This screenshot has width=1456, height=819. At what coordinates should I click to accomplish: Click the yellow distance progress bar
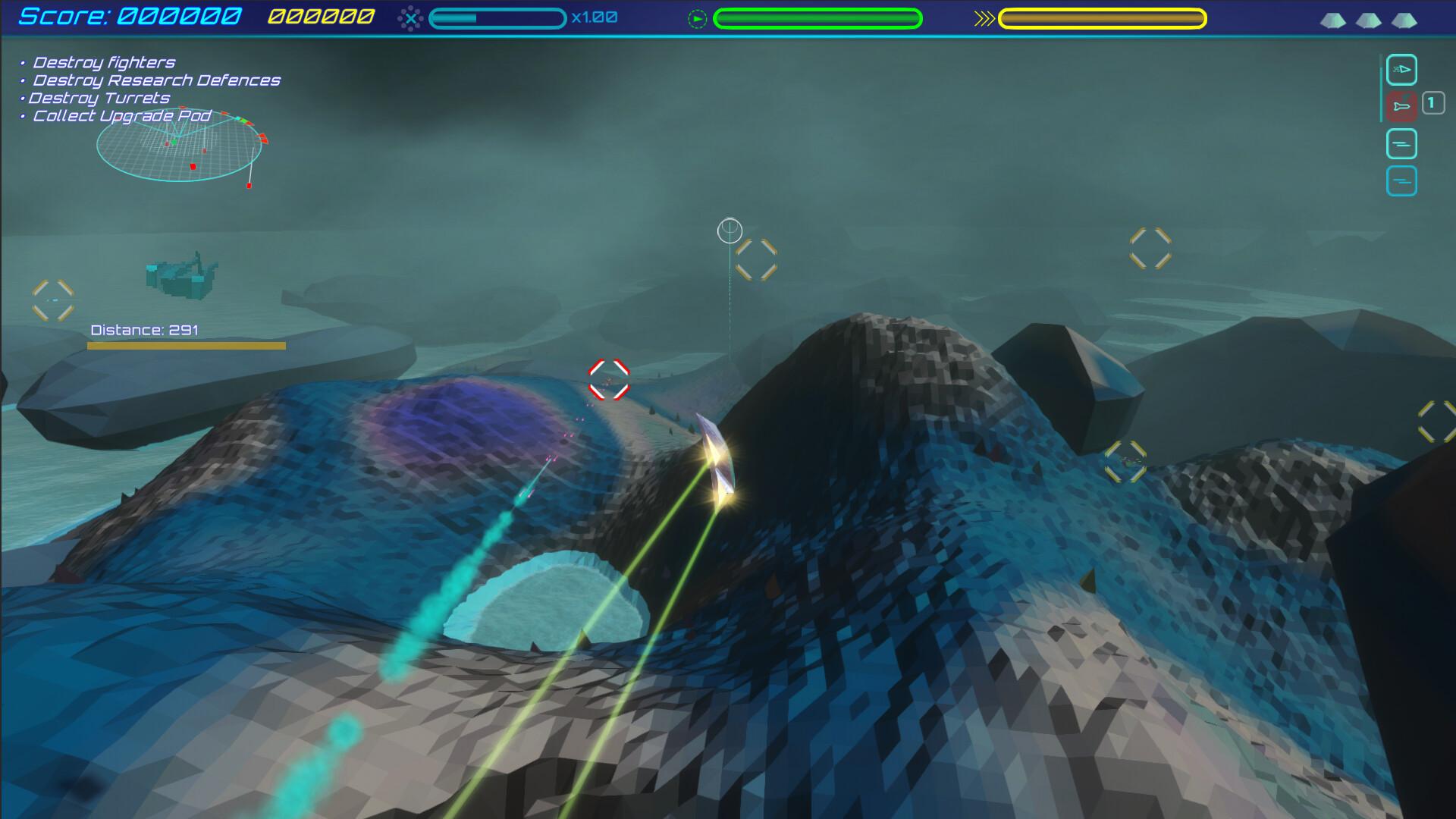click(187, 347)
